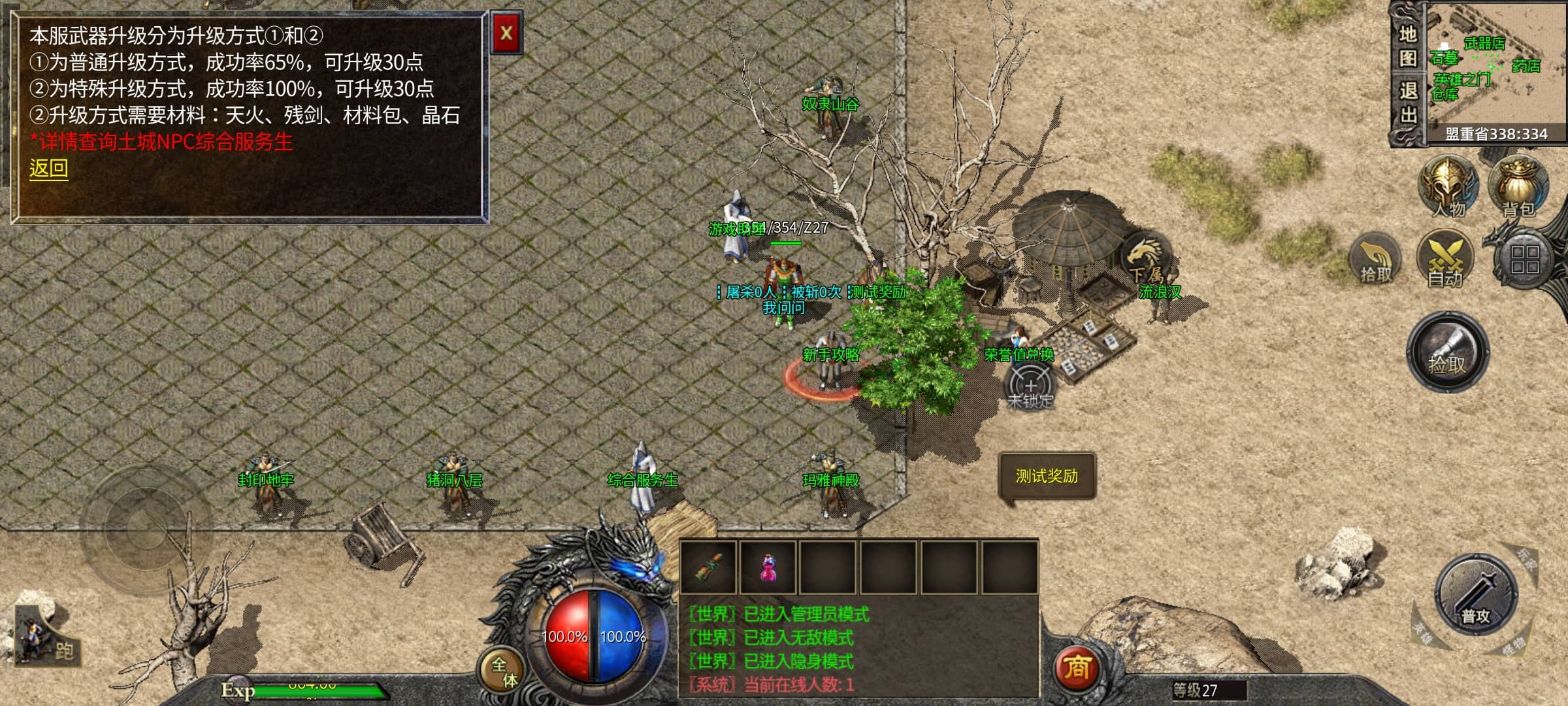Viewport: 1568px width, 706px height.
Task: Use the pink potion hotbar slot
Action: [768, 567]
